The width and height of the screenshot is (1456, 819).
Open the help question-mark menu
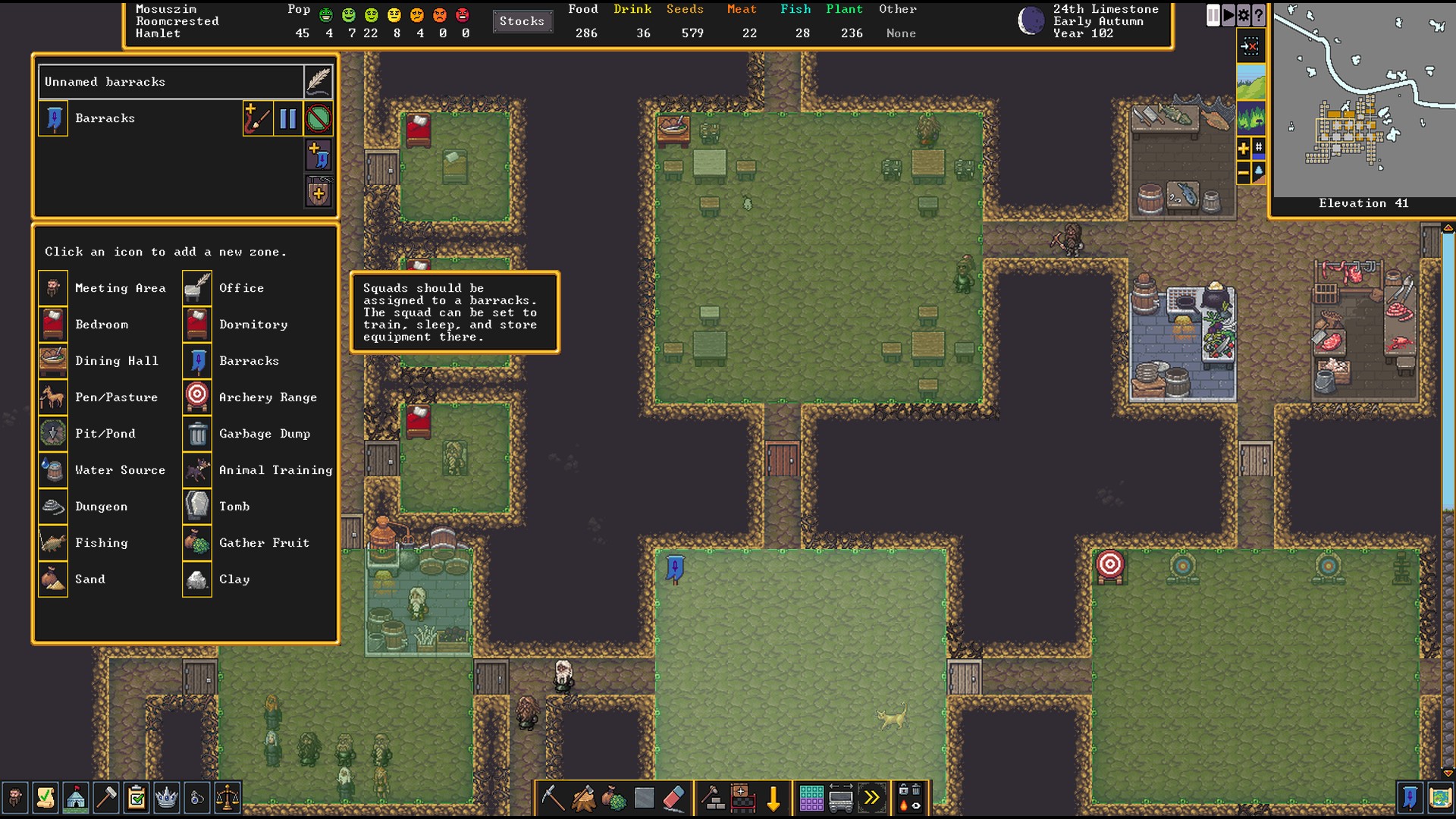click(1258, 15)
